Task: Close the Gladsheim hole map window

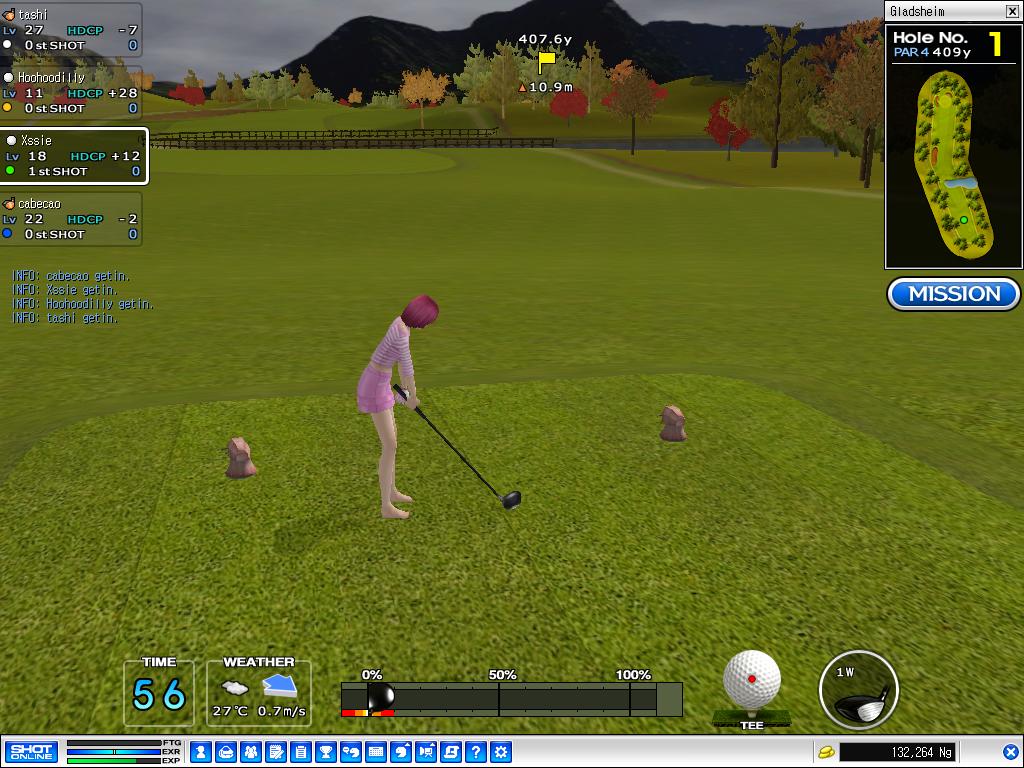Action: click(x=1012, y=12)
